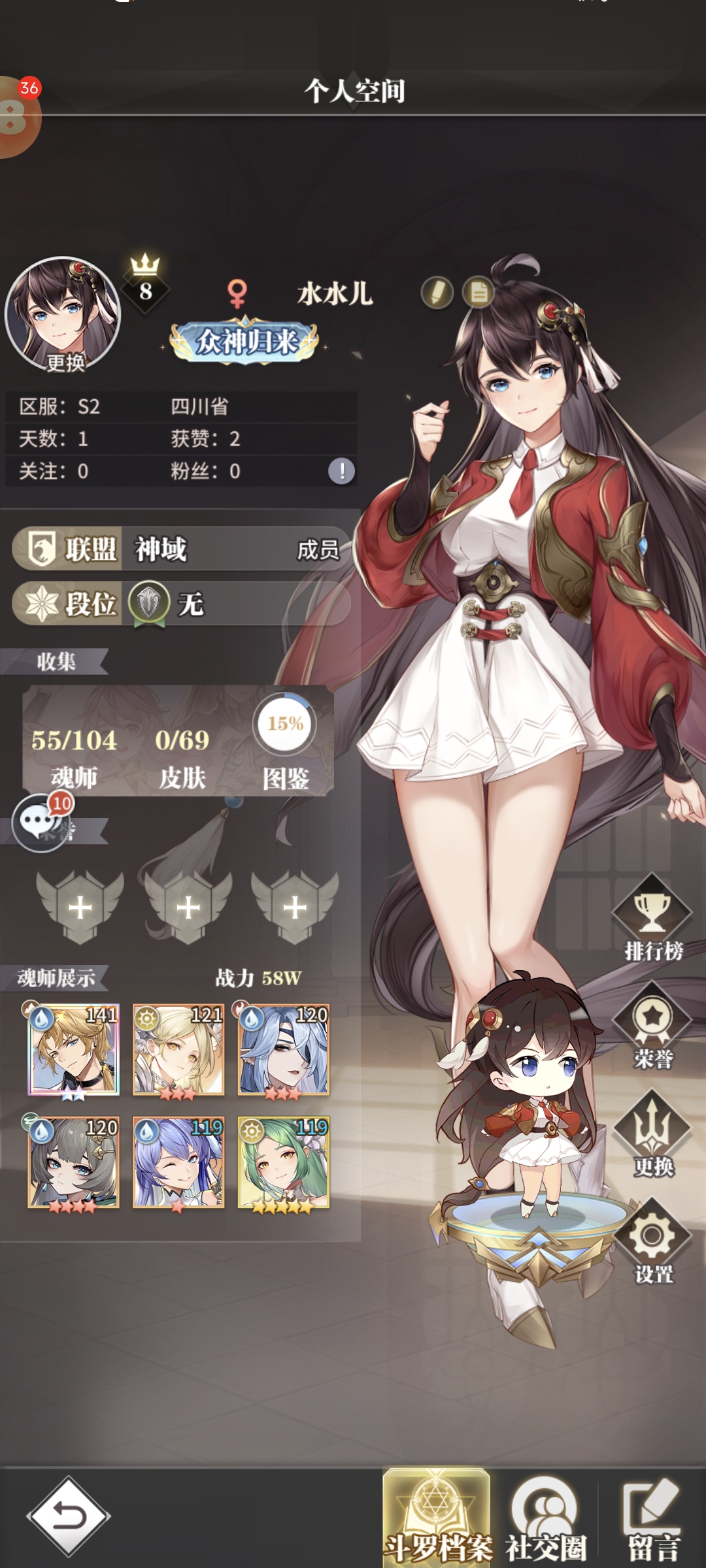Open the 留言 message board tab
This screenshot has width=706, height=1568.
click(653, 1517)
